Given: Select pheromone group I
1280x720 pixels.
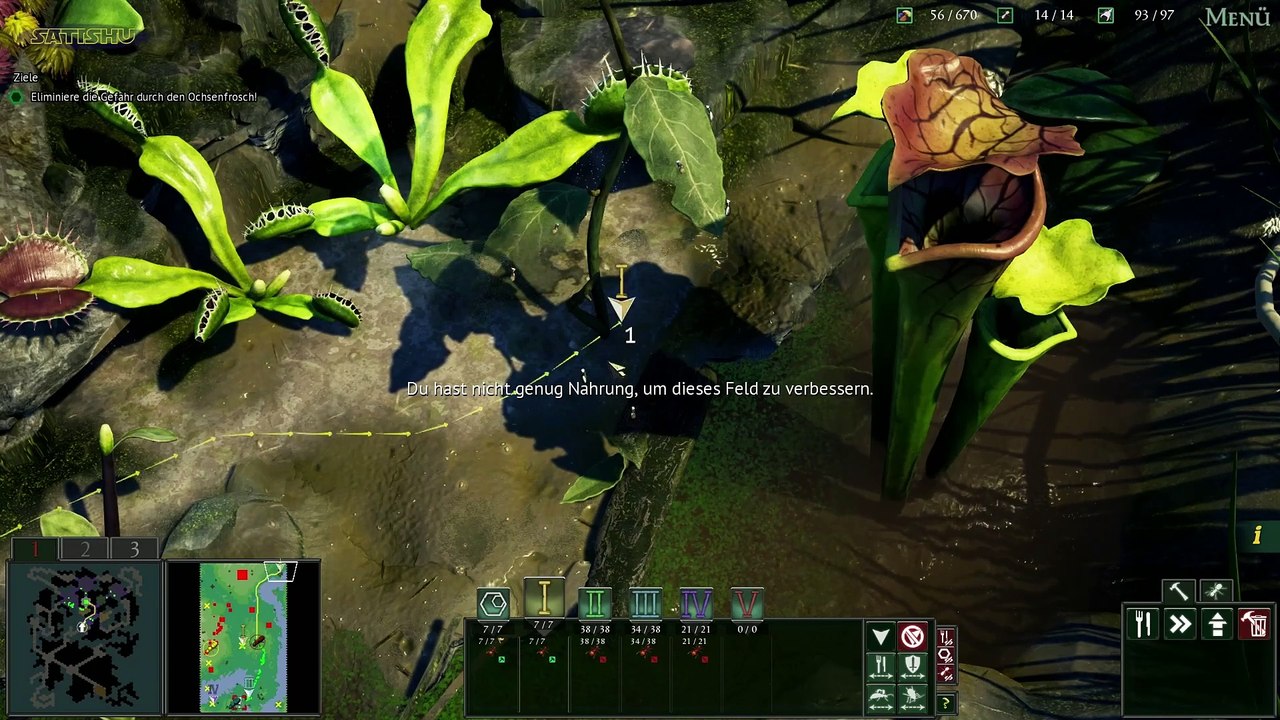Looking at the screenshot, I should [x=544, y=598].
